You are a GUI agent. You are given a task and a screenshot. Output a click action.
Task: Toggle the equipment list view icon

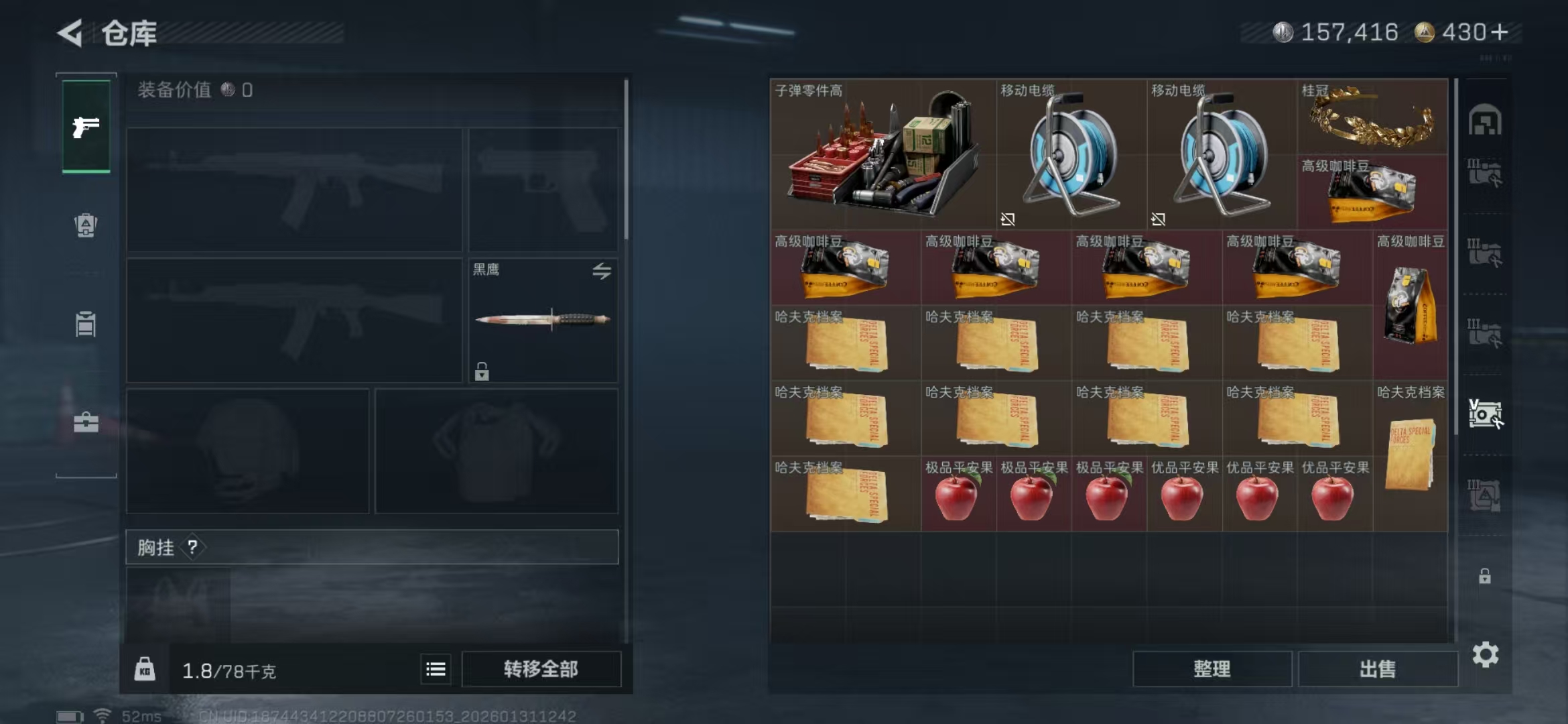coord(436,669)
